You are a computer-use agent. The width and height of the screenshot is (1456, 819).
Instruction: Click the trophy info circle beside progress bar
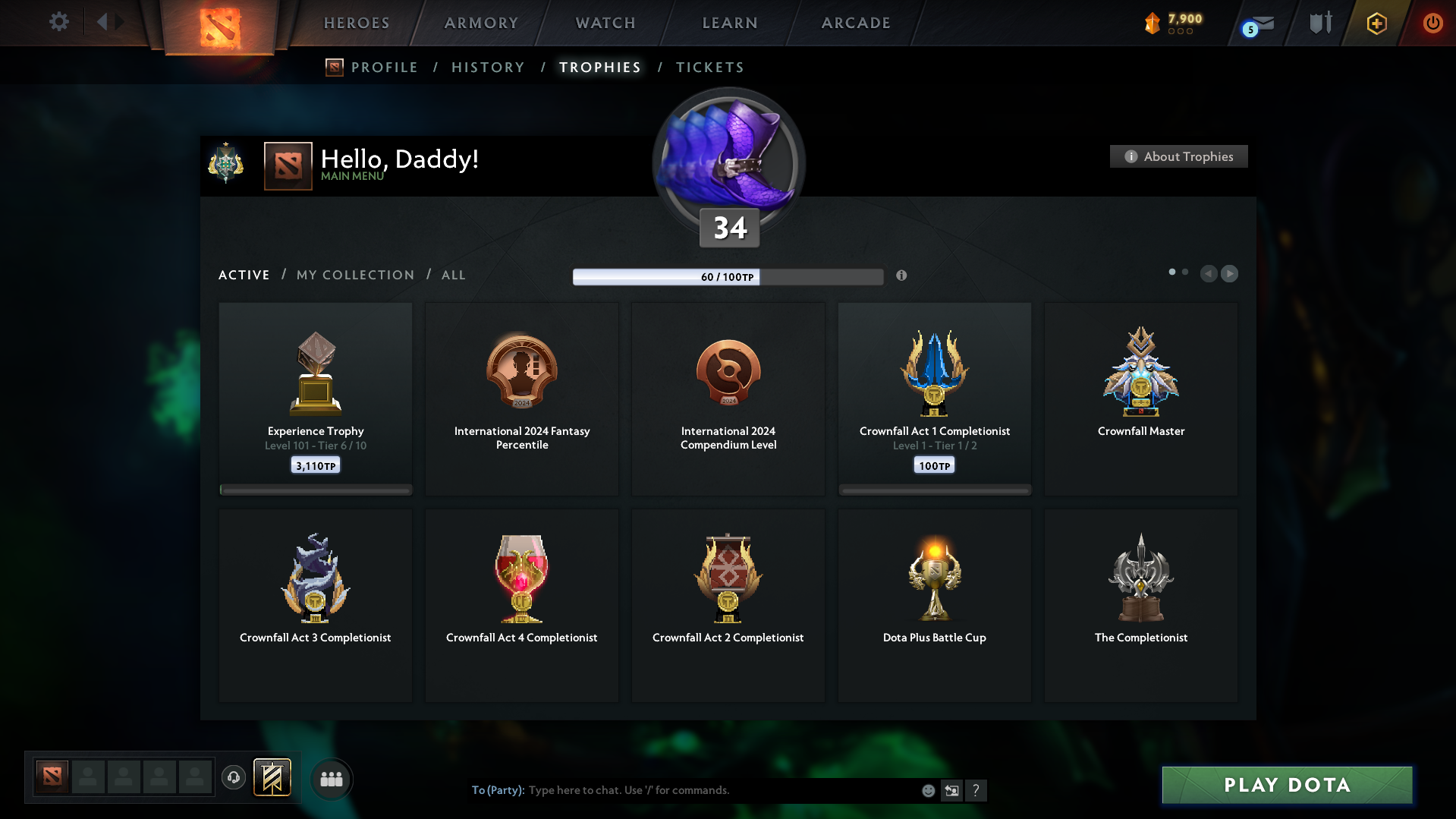coord(901,276)
